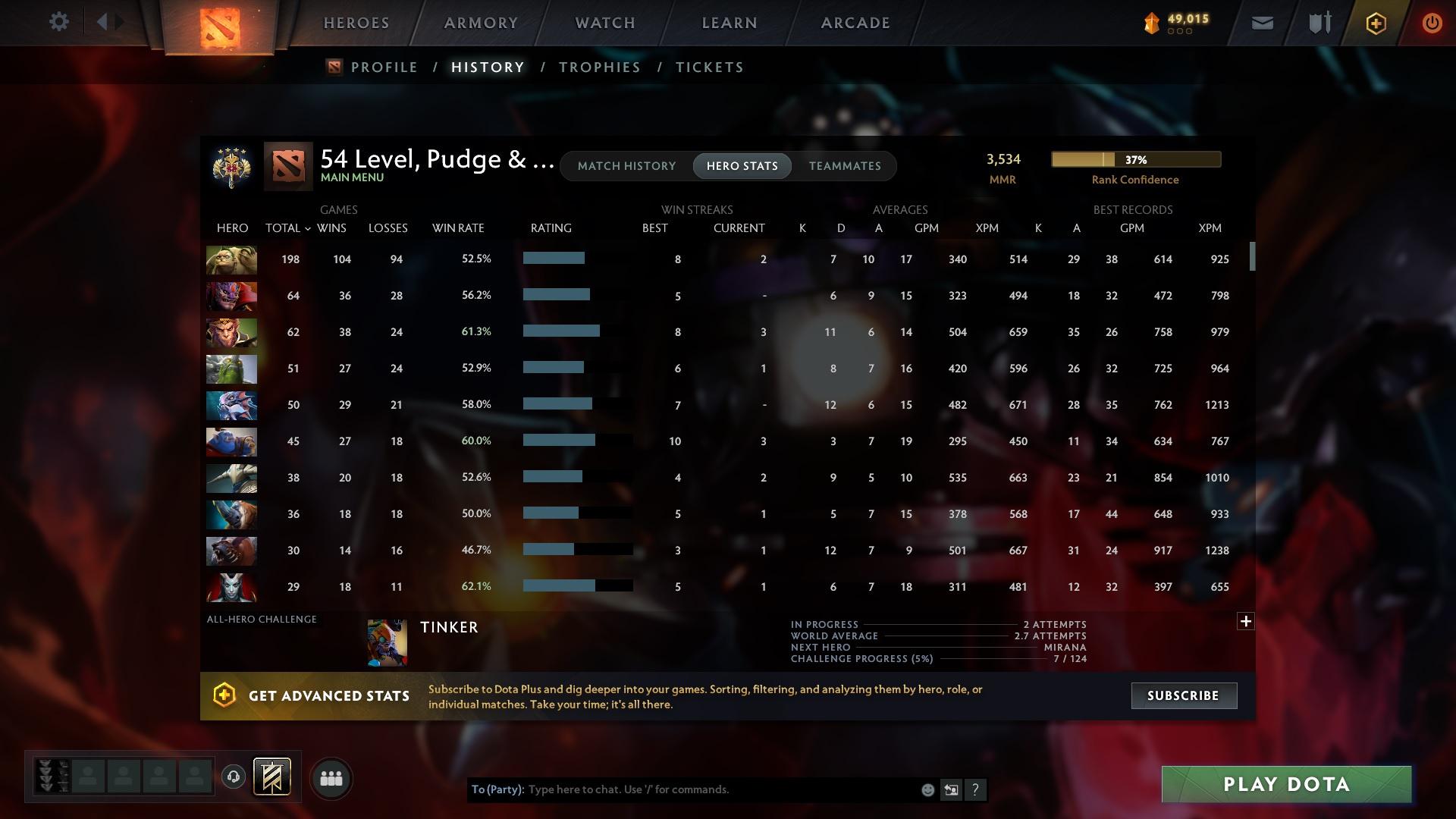Image resolution: width=1456 pixels, height=819 pixels.
Task: Open the chat channel switcher next to emoji icon
Action: tap(951, 789)
